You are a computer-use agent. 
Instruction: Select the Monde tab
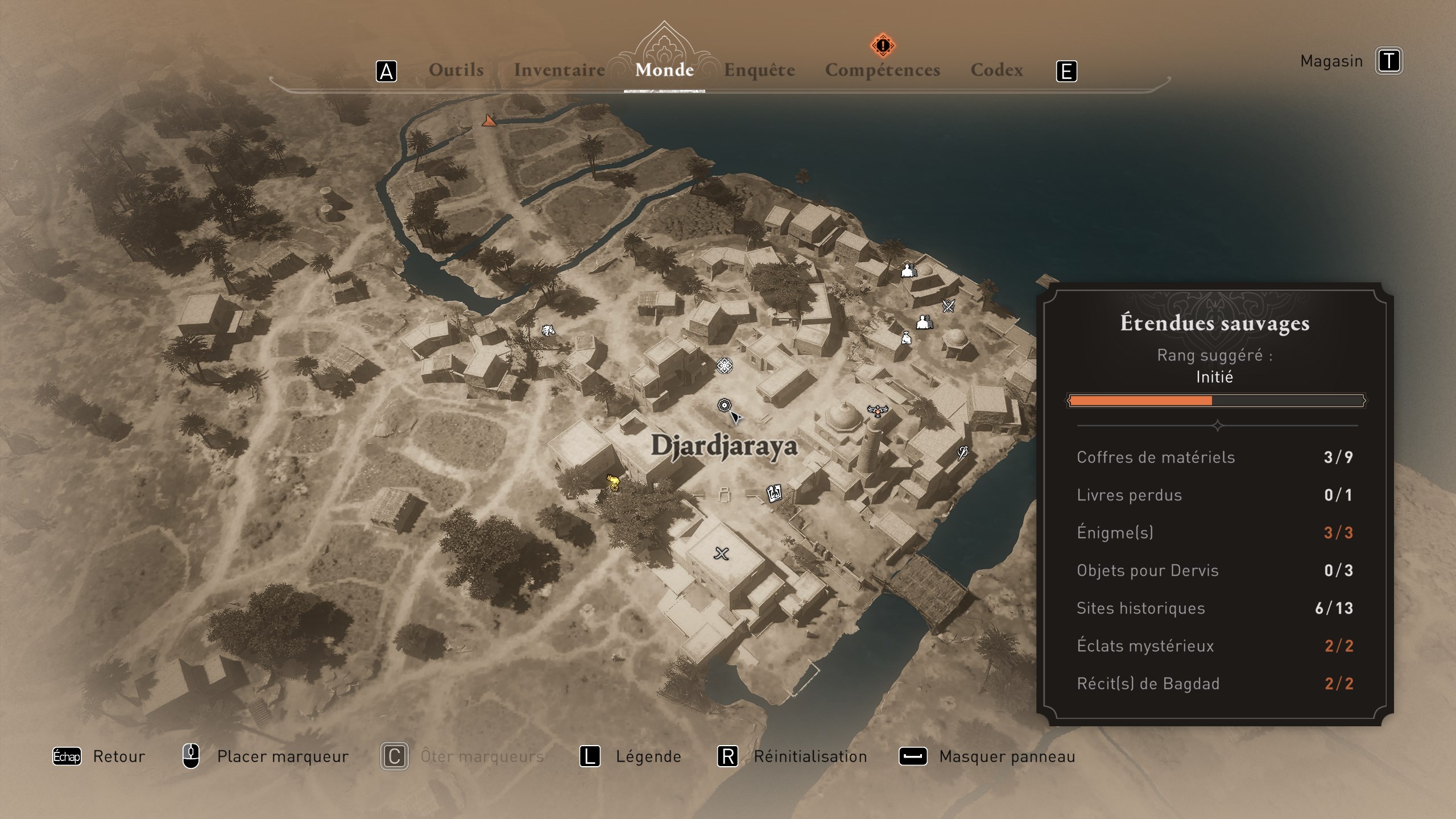click(664, 70)
